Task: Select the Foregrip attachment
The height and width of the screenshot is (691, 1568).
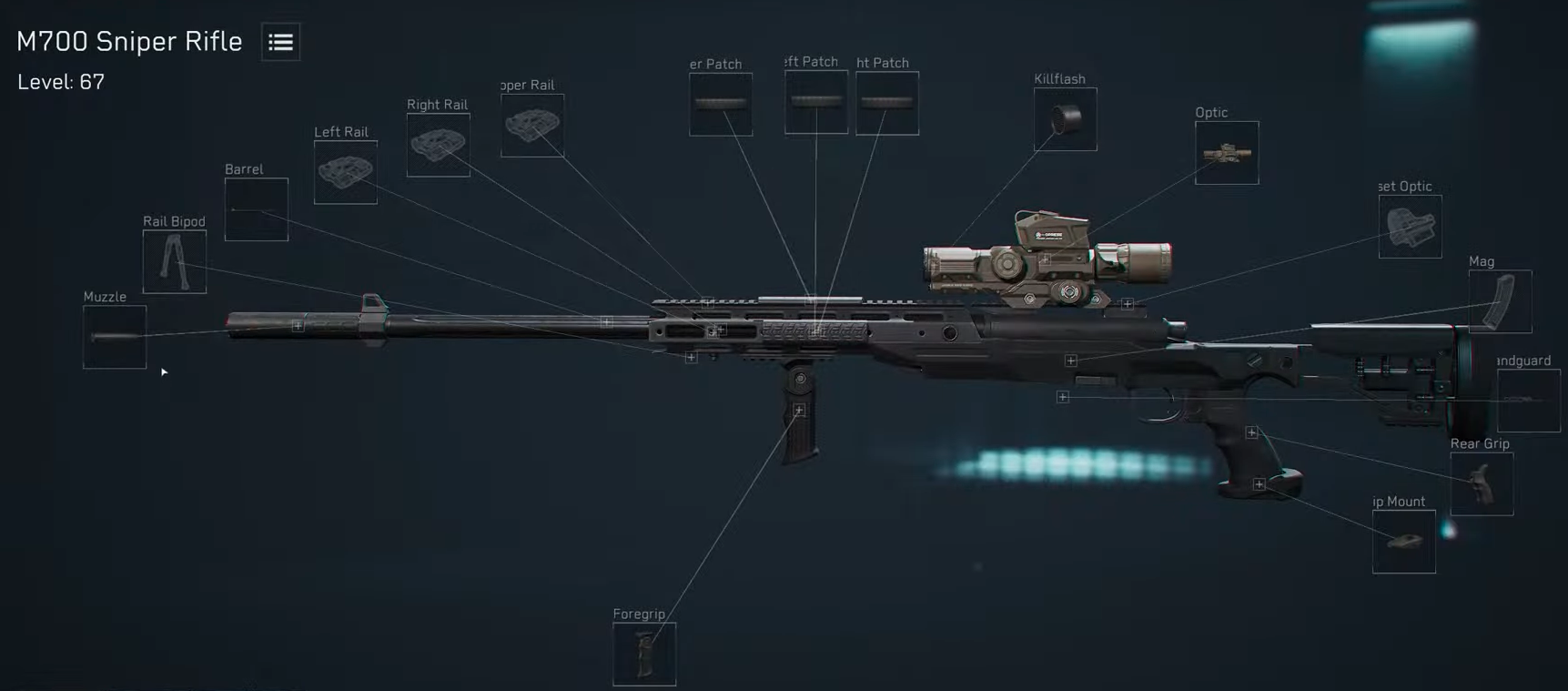Action: 644,653
